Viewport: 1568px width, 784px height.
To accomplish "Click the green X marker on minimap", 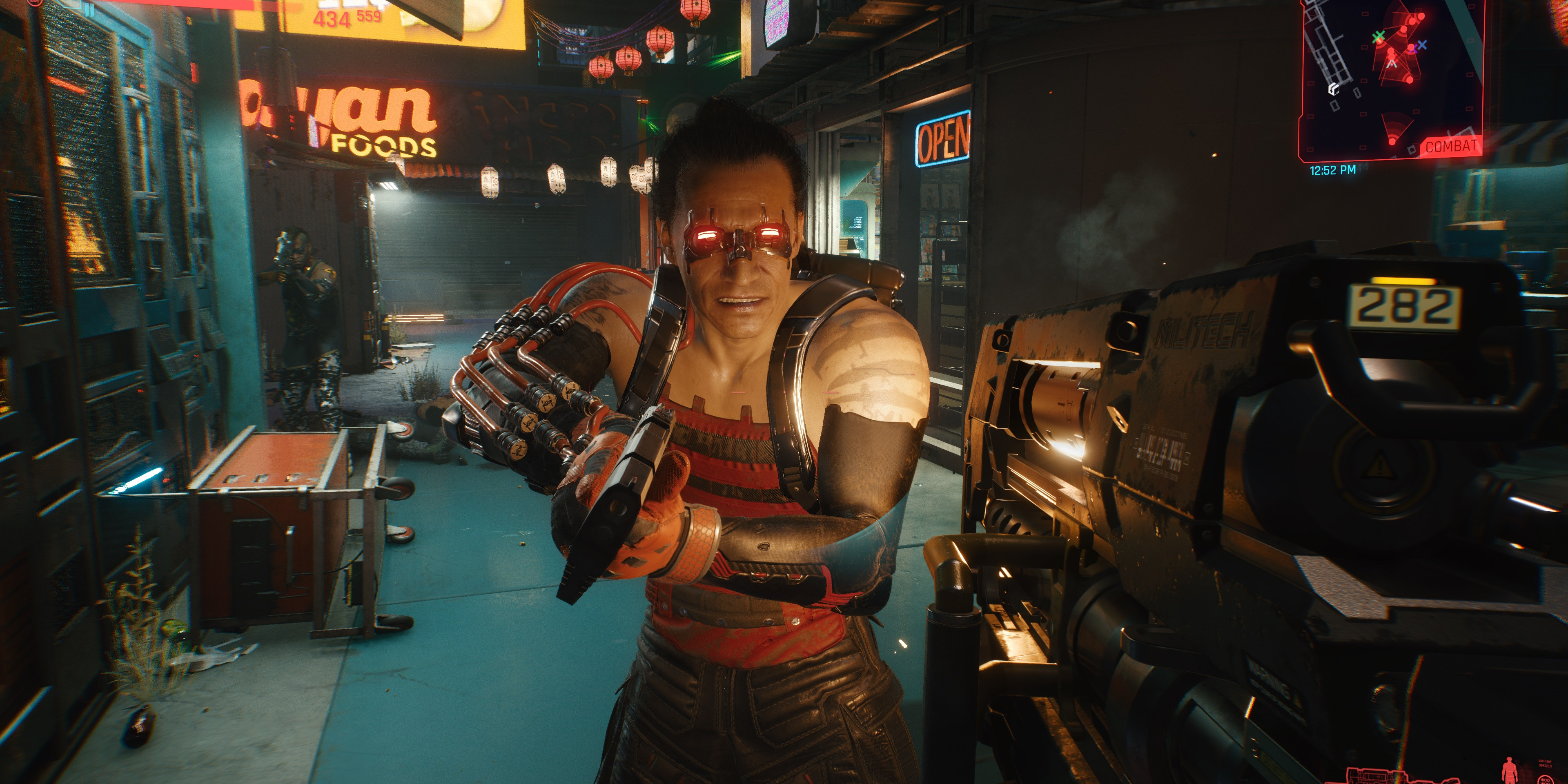I will 1379,37.
